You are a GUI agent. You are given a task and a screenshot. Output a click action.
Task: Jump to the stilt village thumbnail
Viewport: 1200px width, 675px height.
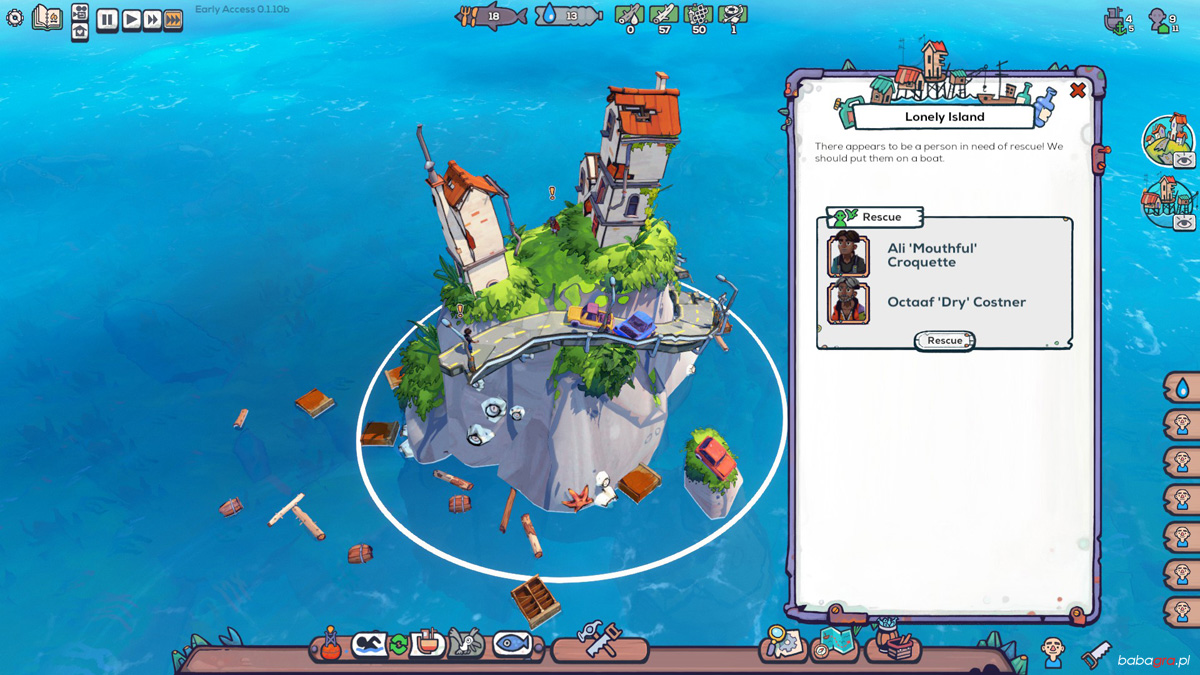[x=1166, y=201]
